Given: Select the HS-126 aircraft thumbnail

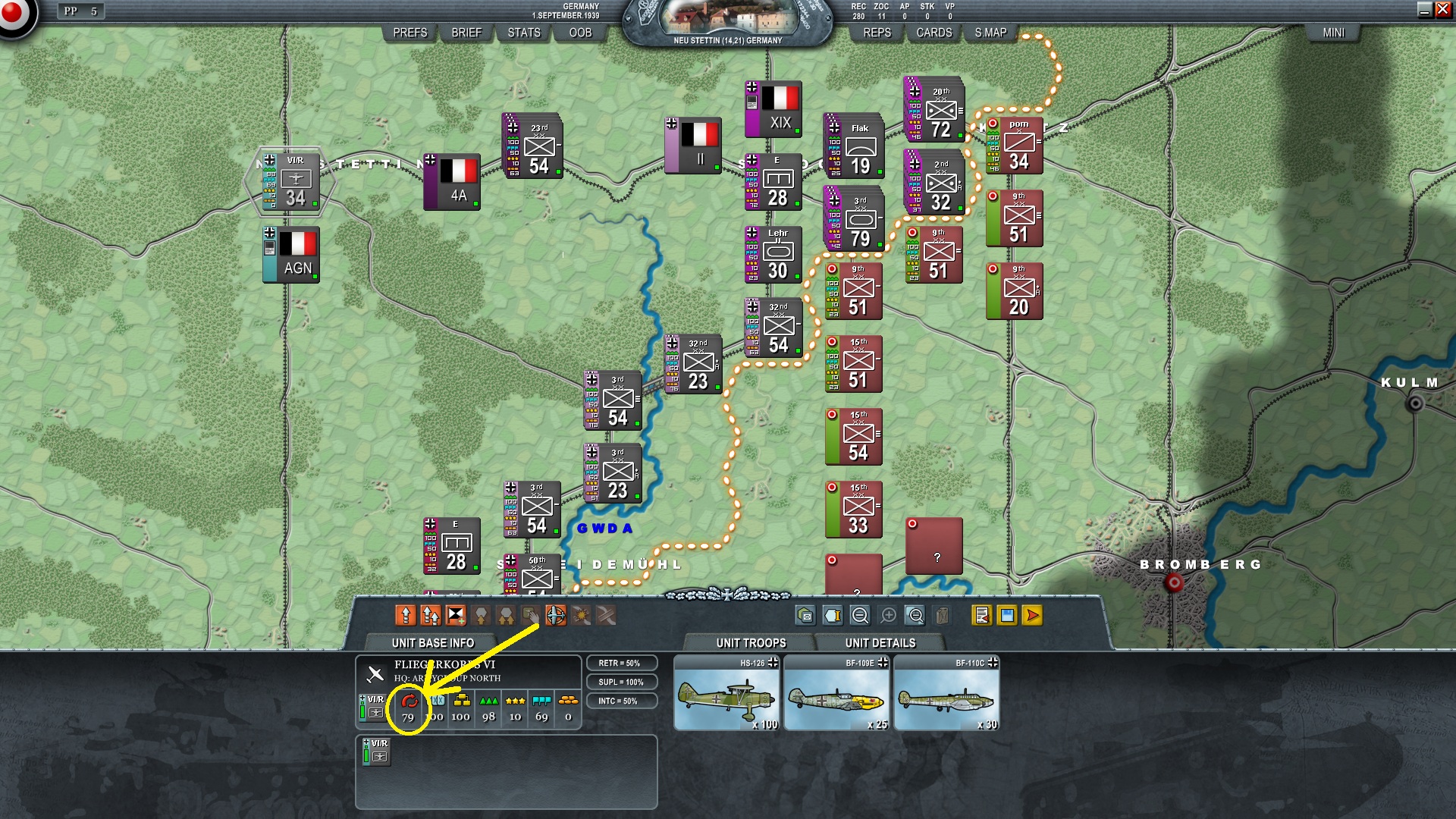Looking at the screenshot, I should pyautogui.click(x=726, y=692).
